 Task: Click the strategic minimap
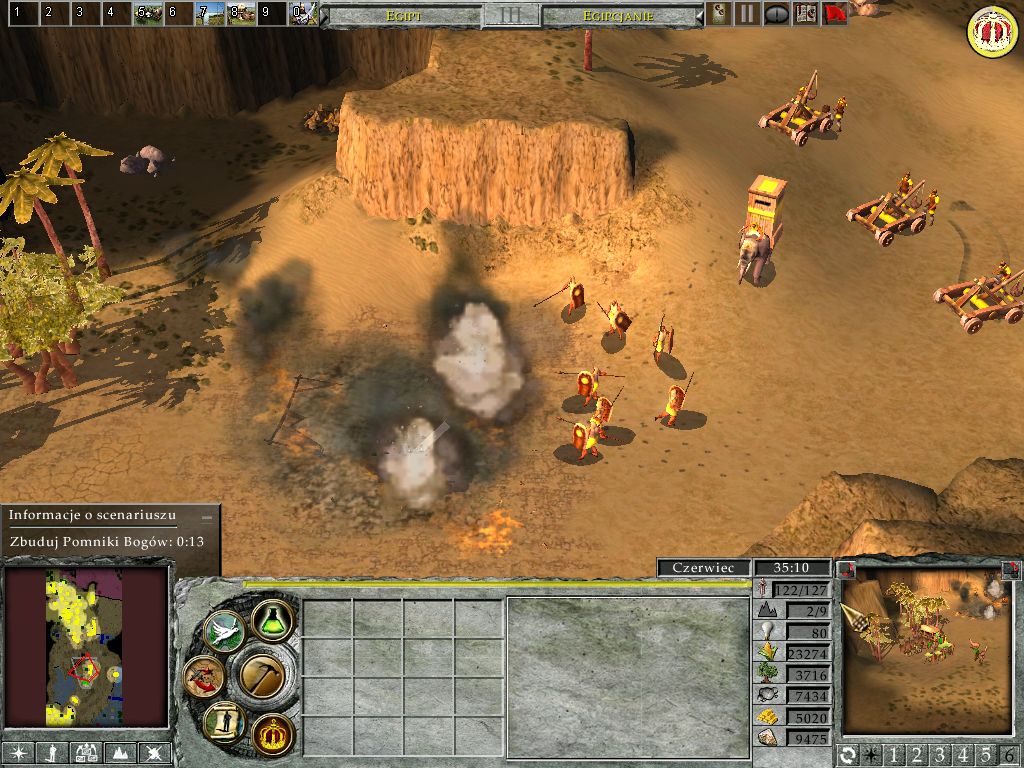click(86, 647)
